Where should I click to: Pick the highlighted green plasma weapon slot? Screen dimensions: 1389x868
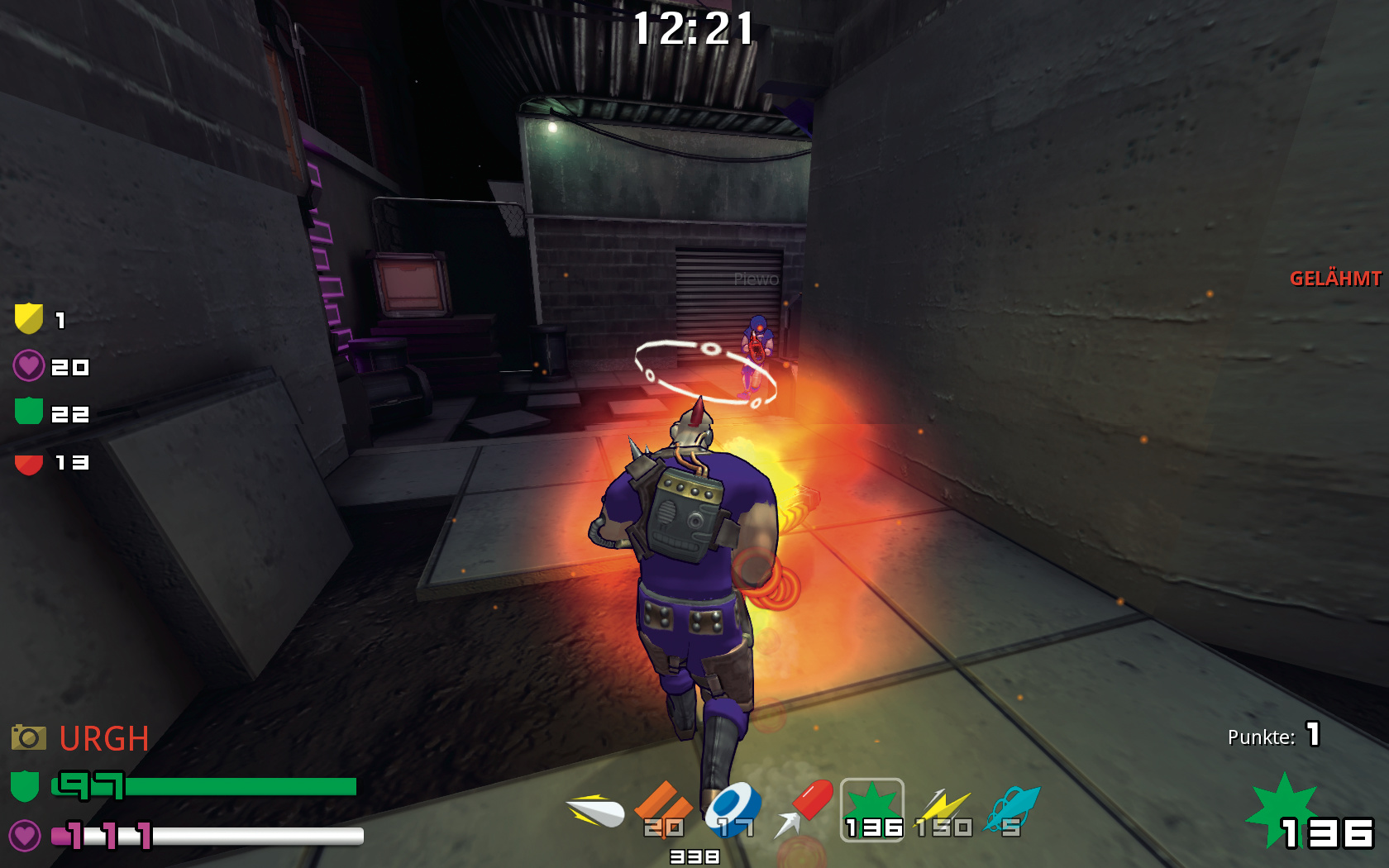(872, 809)
